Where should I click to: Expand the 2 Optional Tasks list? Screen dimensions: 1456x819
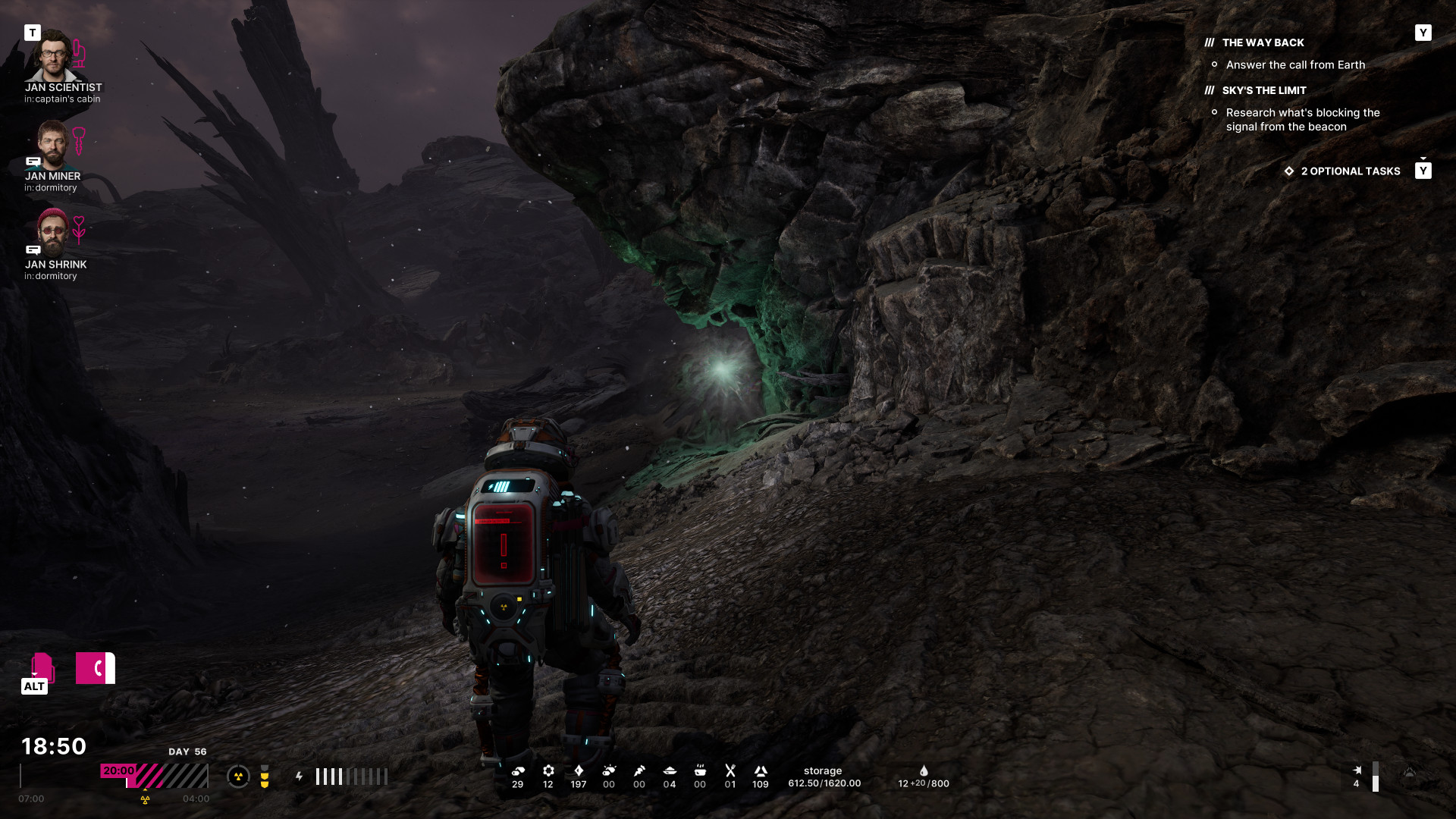click(1350, 171)
